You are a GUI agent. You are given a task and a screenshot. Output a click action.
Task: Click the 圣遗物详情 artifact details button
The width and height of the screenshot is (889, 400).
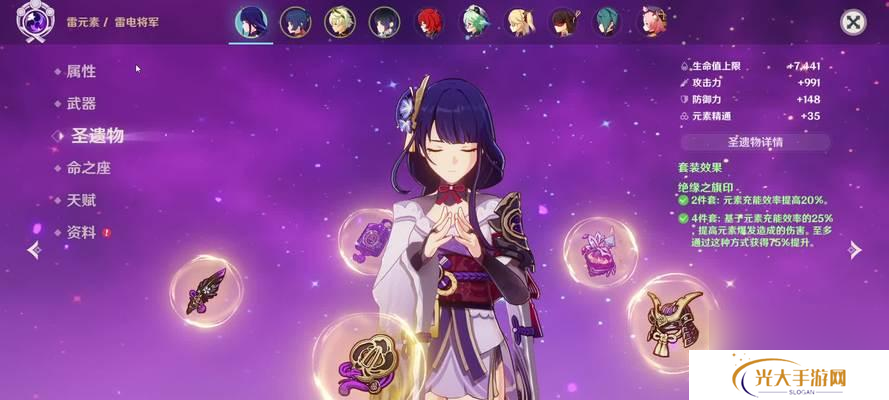[755, 142]
